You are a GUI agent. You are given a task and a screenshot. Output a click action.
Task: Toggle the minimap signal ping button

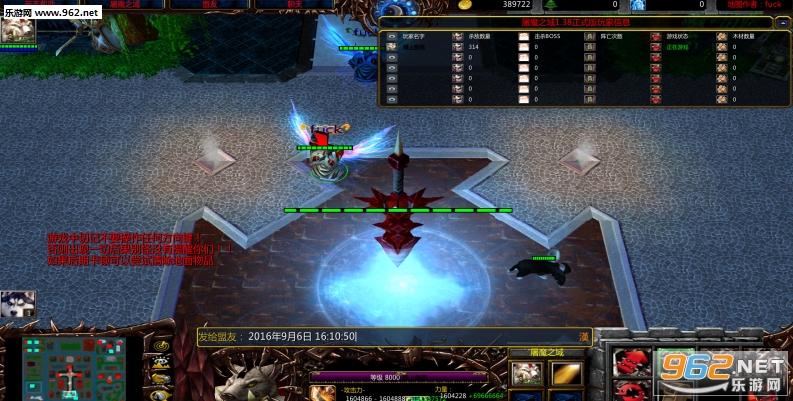[x=160, y=345]
